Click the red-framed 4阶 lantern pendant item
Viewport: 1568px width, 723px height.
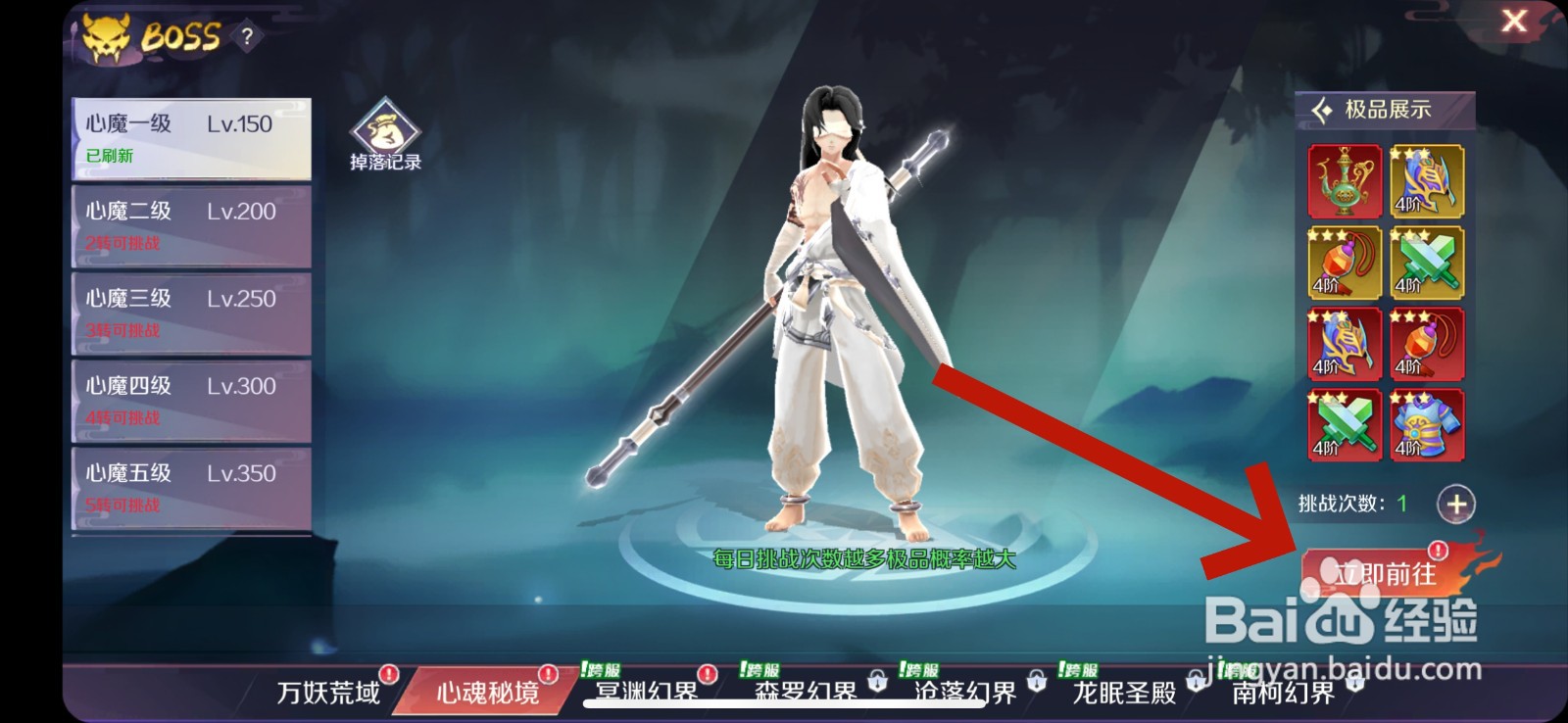point(1428,343)
